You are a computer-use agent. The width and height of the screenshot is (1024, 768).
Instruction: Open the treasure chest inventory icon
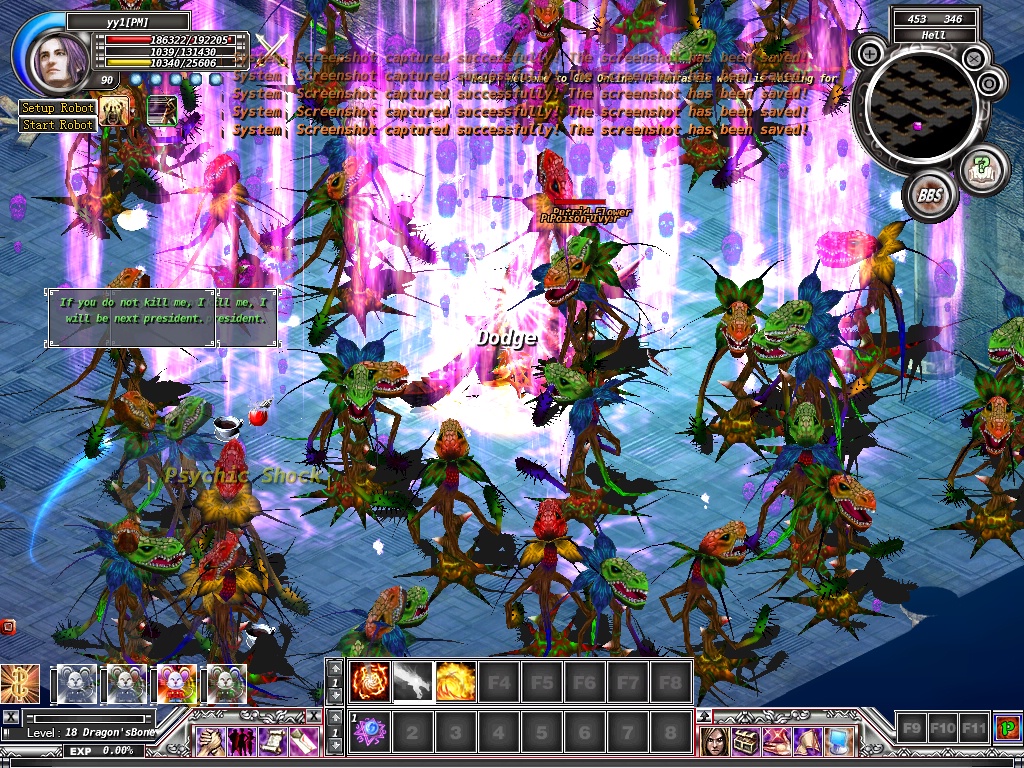click(746, 741)
